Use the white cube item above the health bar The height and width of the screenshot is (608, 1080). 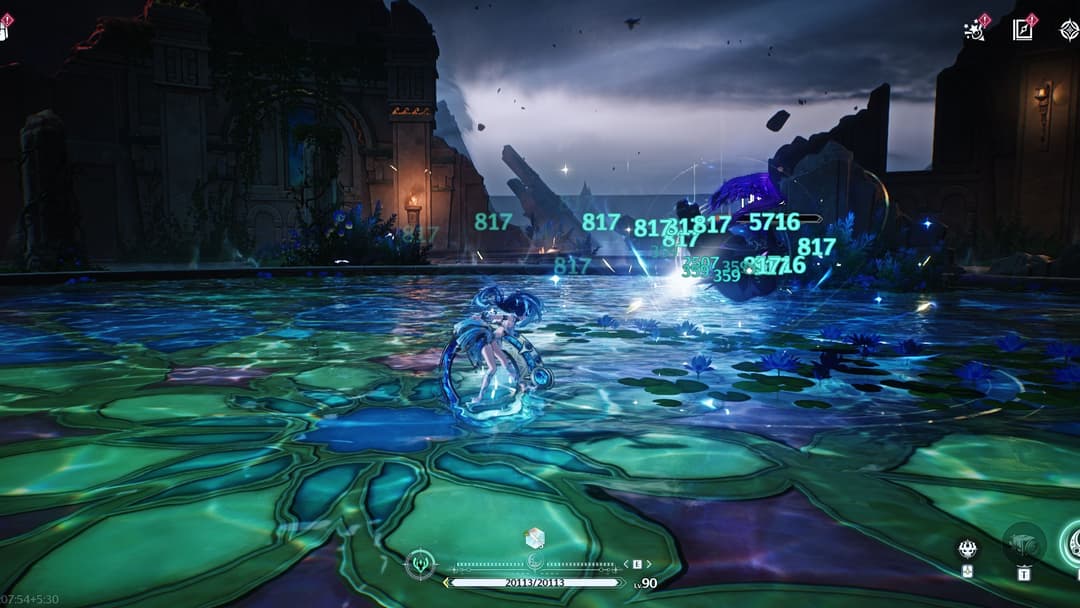point(535,538)
